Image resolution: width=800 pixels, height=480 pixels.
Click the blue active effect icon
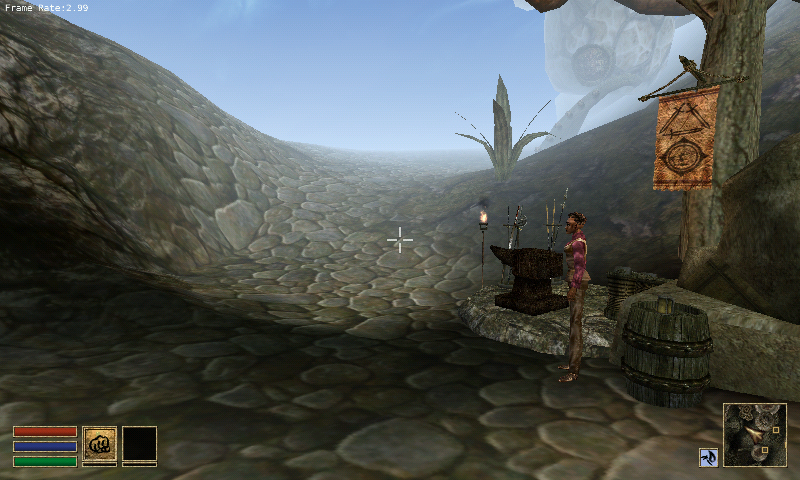click(707, 457)
